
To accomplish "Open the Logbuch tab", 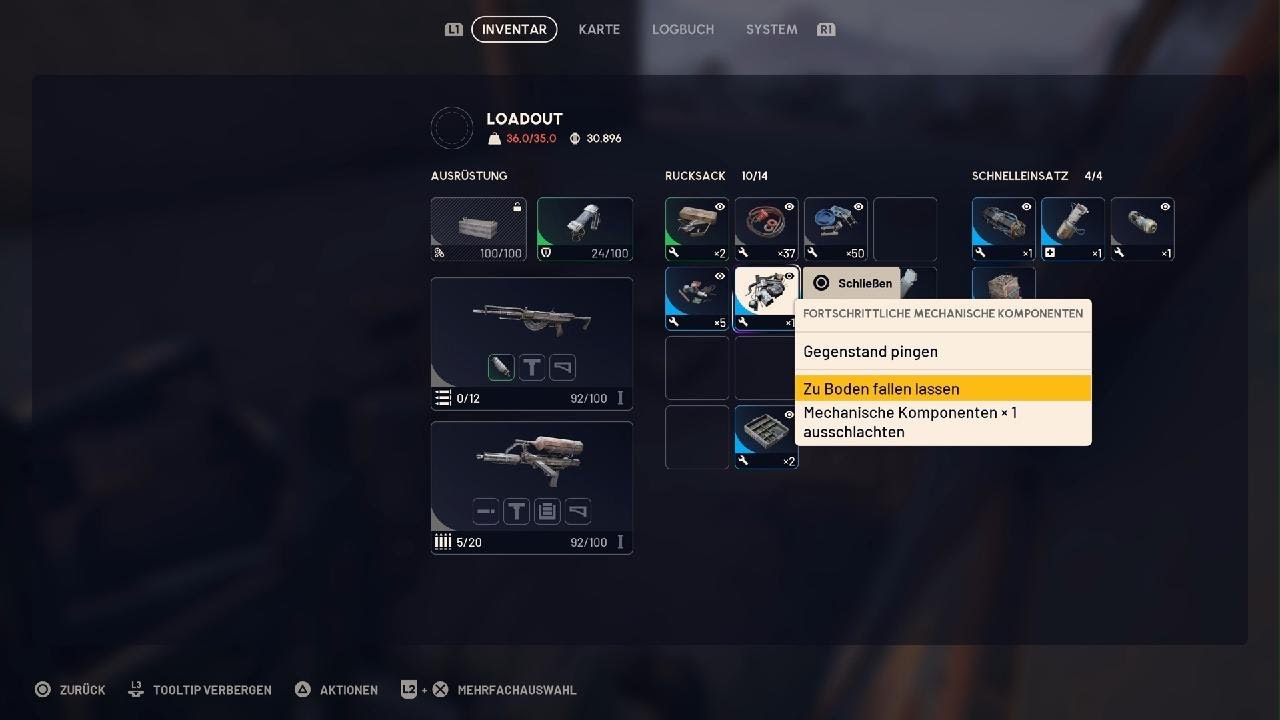I will [x=683, y=29].
